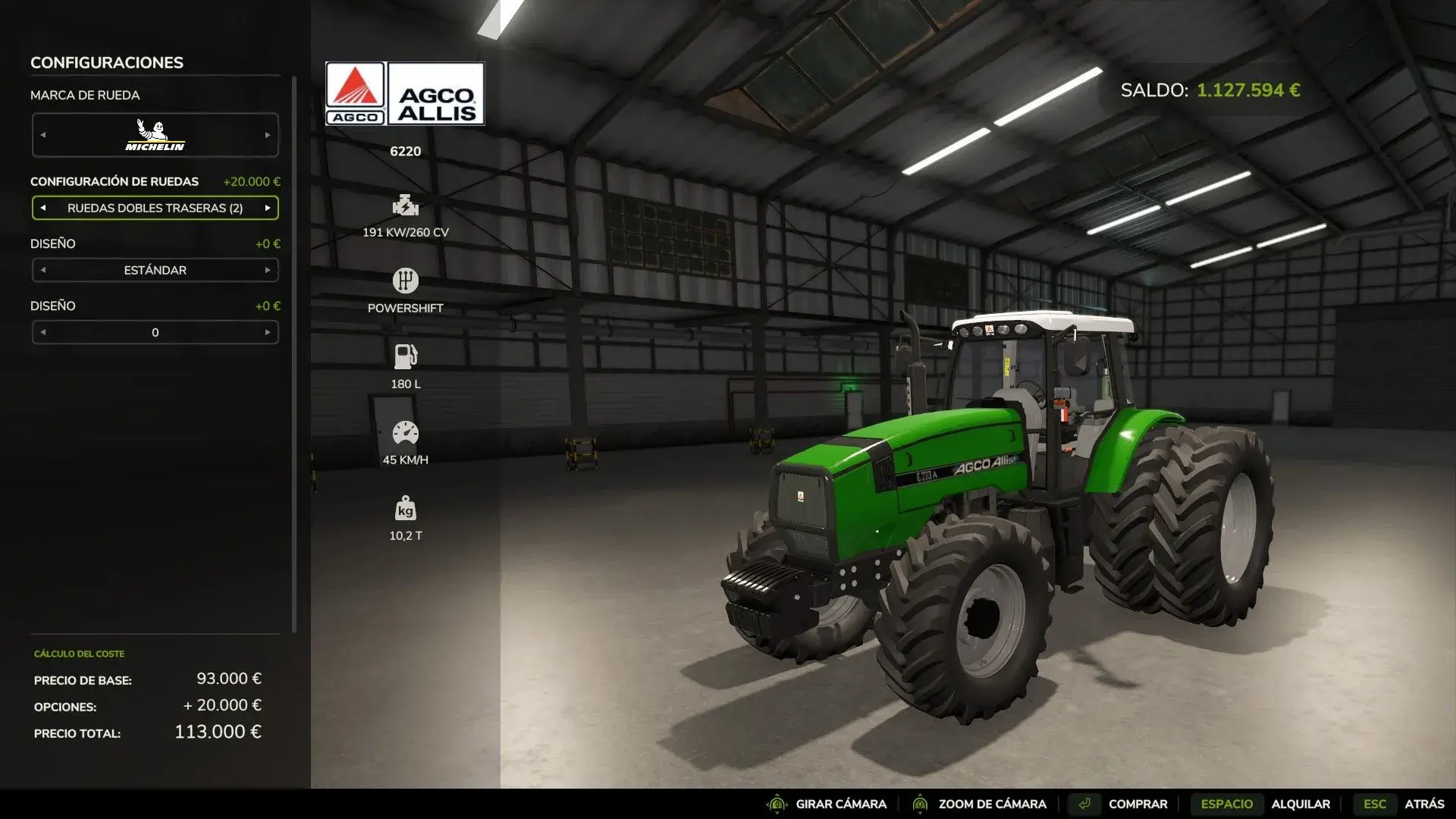Screen dimensions: 1456x819
Task: Cycle forward through wheel configurations
Action: pyautogui.click(x=268, y=207)
